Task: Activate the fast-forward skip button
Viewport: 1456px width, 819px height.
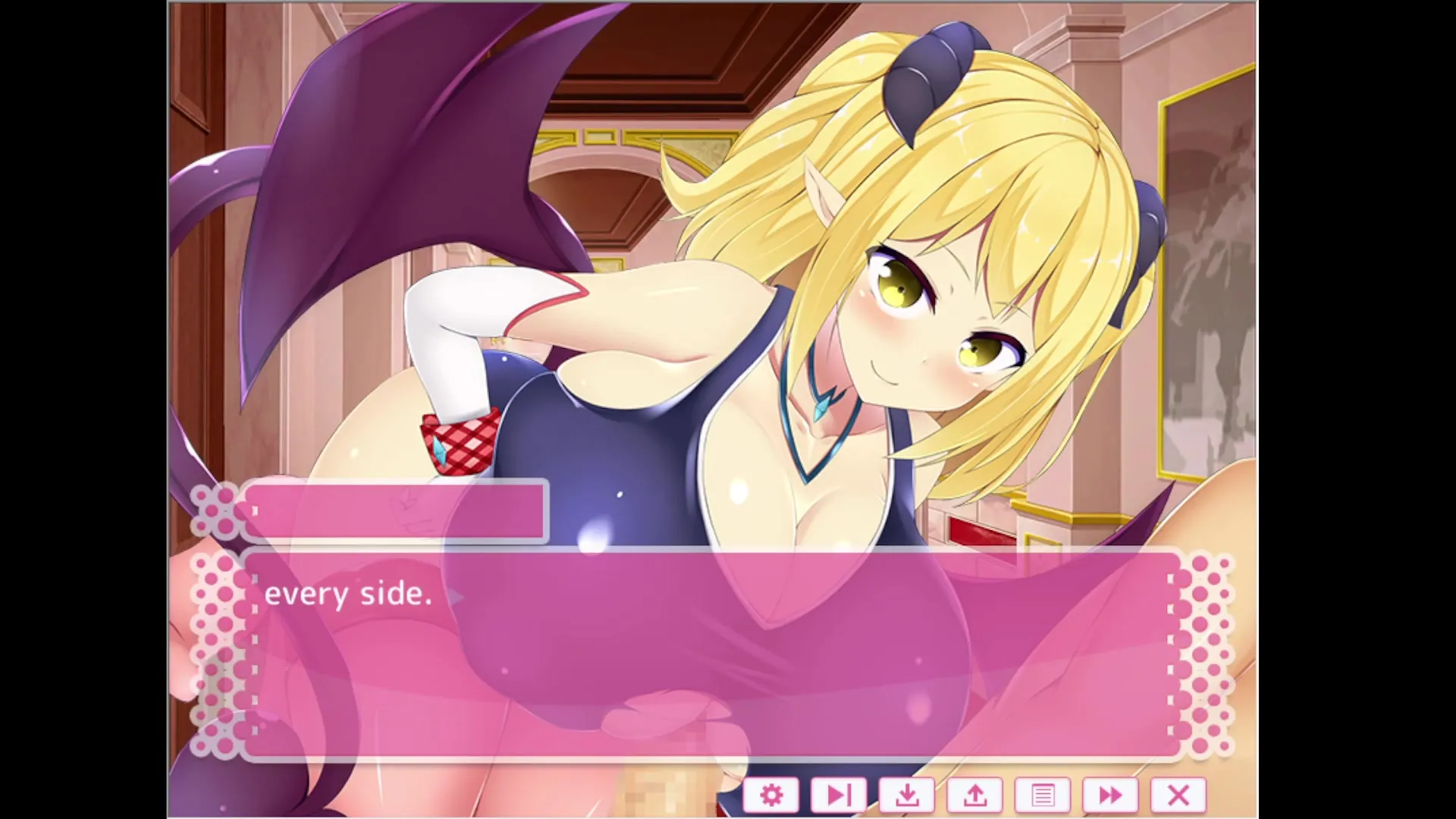Action: tap(1110, 795)
